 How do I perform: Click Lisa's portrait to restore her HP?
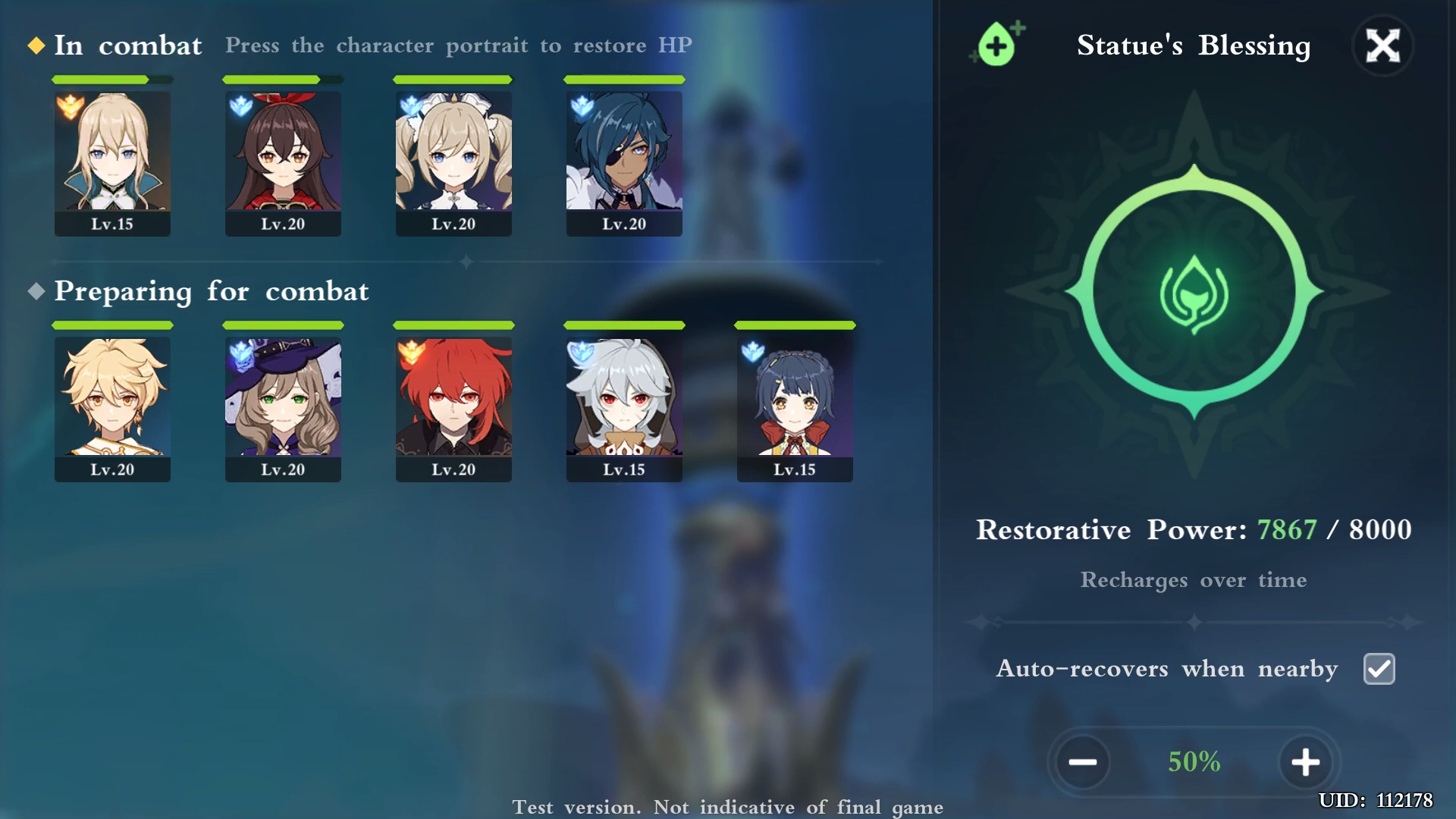tap(282, 406)
